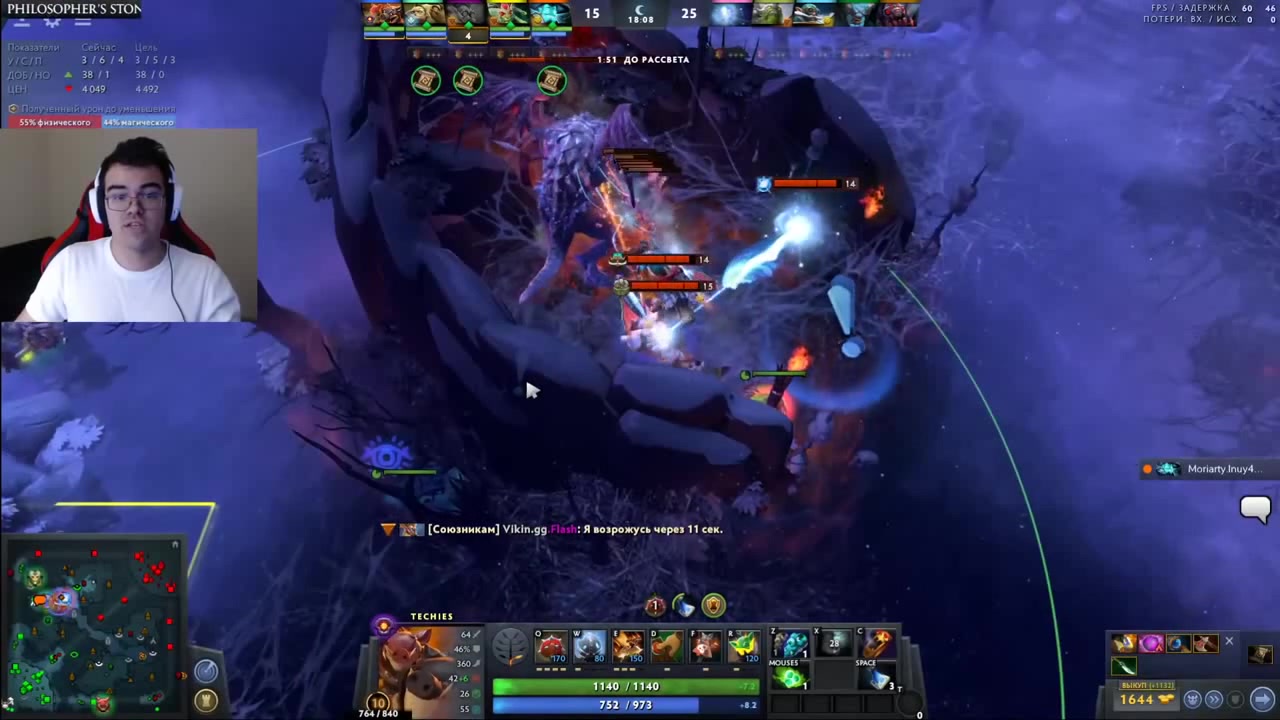Activate the W ability costing 80 mana
The height and width of the screenshot is (720, 1280).
click(x=590, y=648)
